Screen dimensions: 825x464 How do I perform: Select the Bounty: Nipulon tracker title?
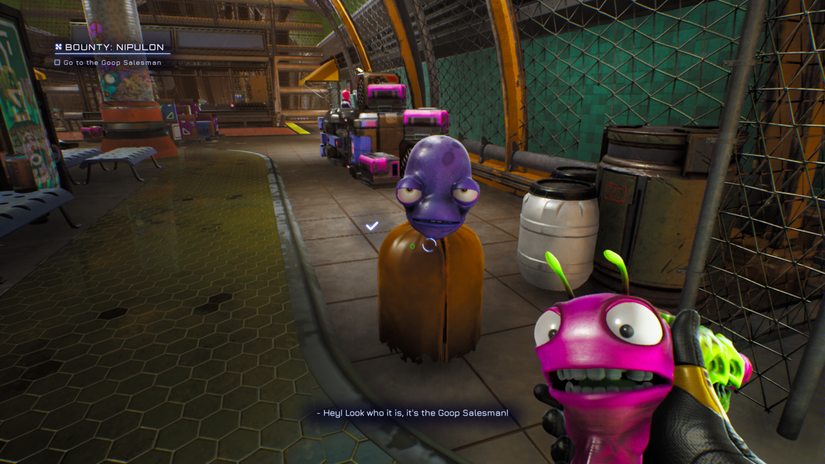point(113,47)
